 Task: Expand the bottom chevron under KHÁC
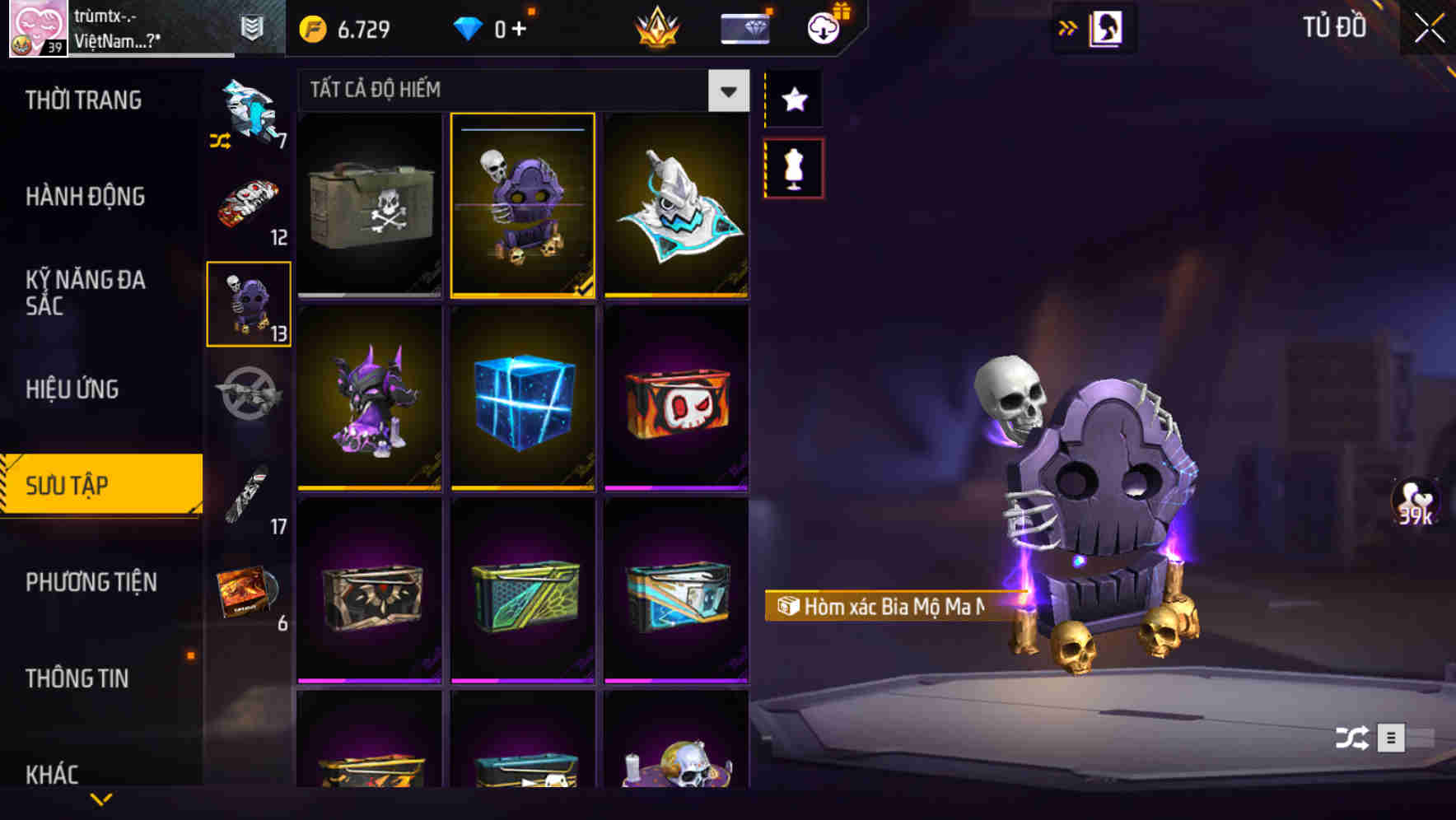point(100,800)
